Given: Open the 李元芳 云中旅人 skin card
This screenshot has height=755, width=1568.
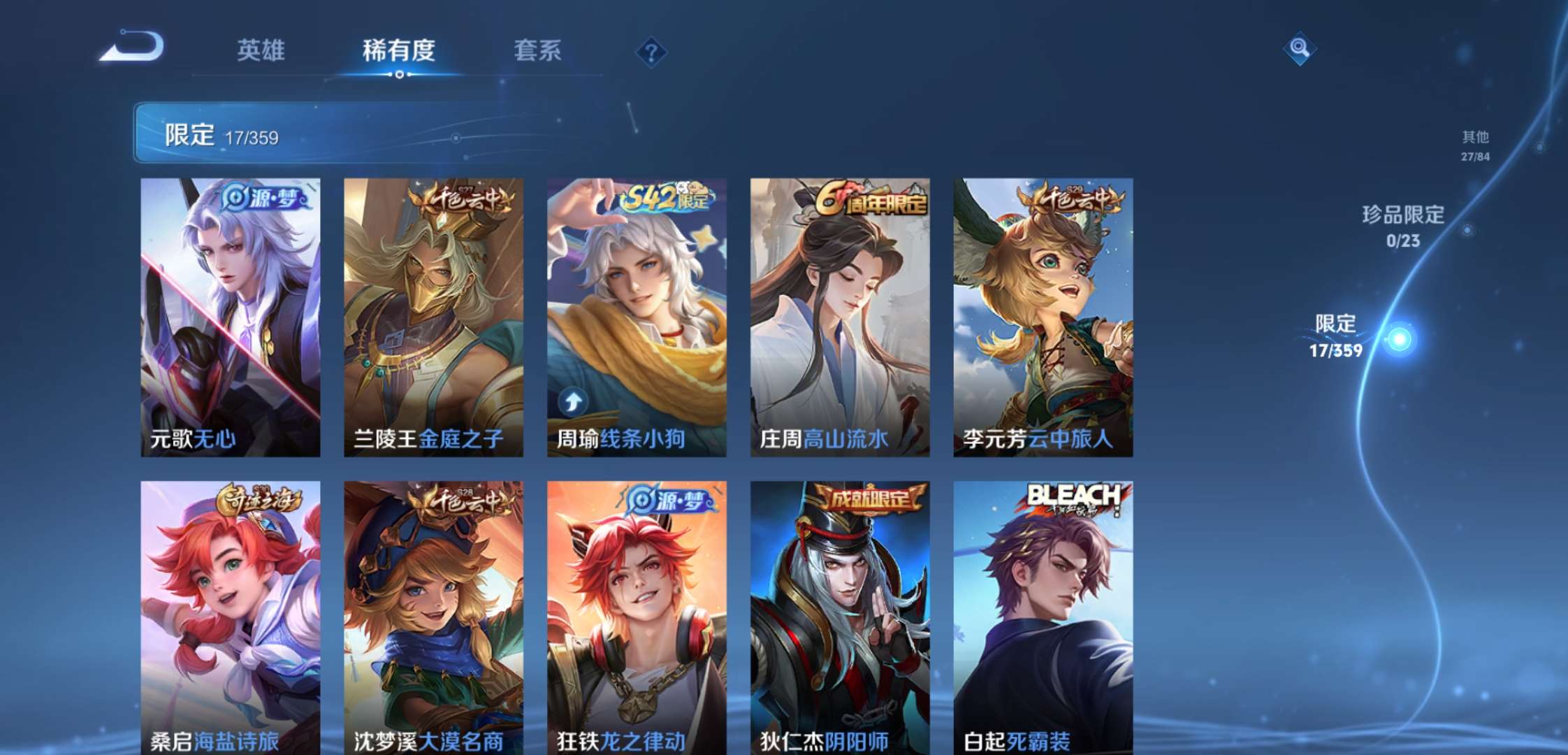Looking at the screenshot, I should [x=1043, y=317].
